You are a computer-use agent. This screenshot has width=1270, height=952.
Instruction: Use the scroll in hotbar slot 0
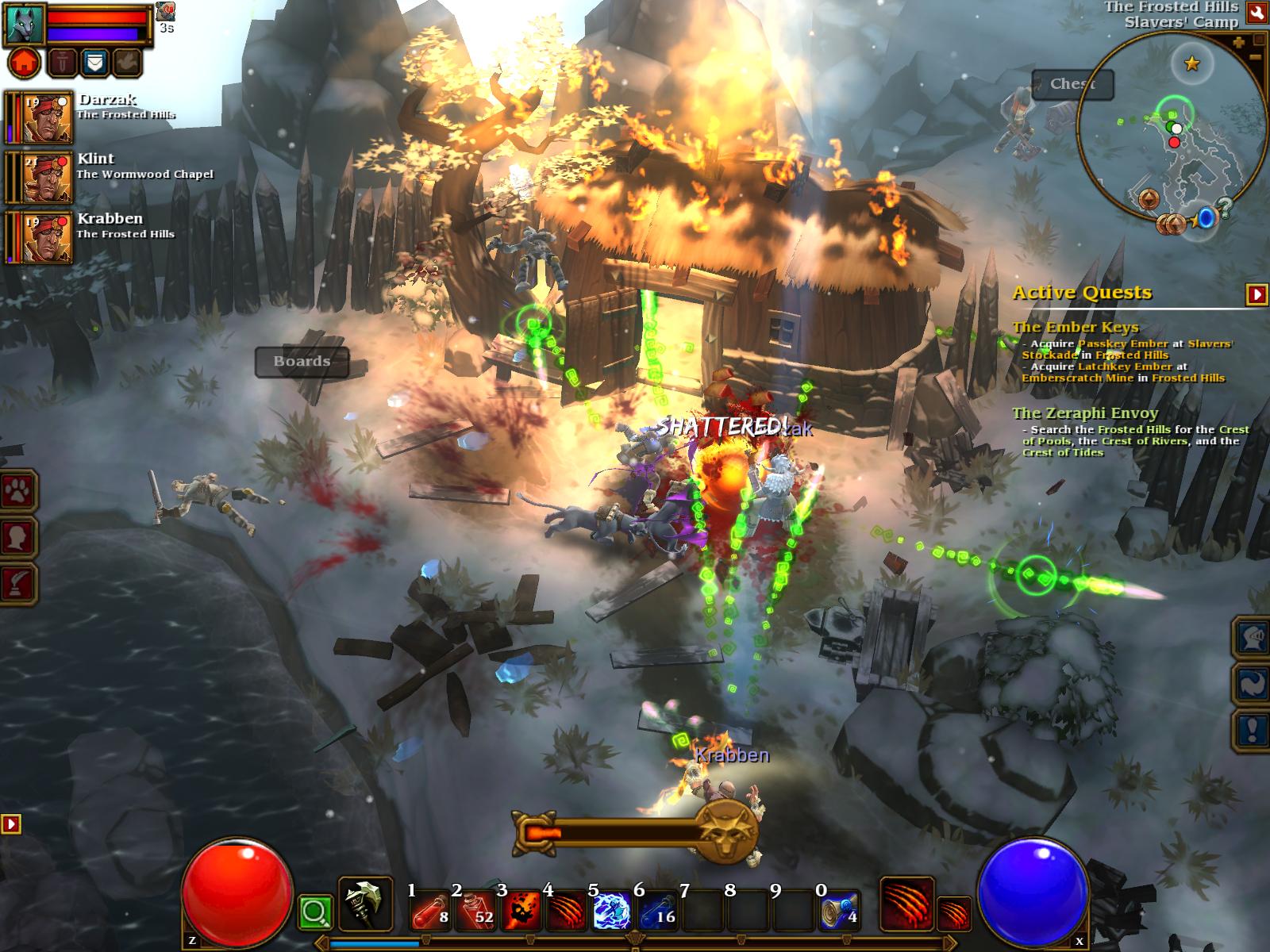point(838,911)
